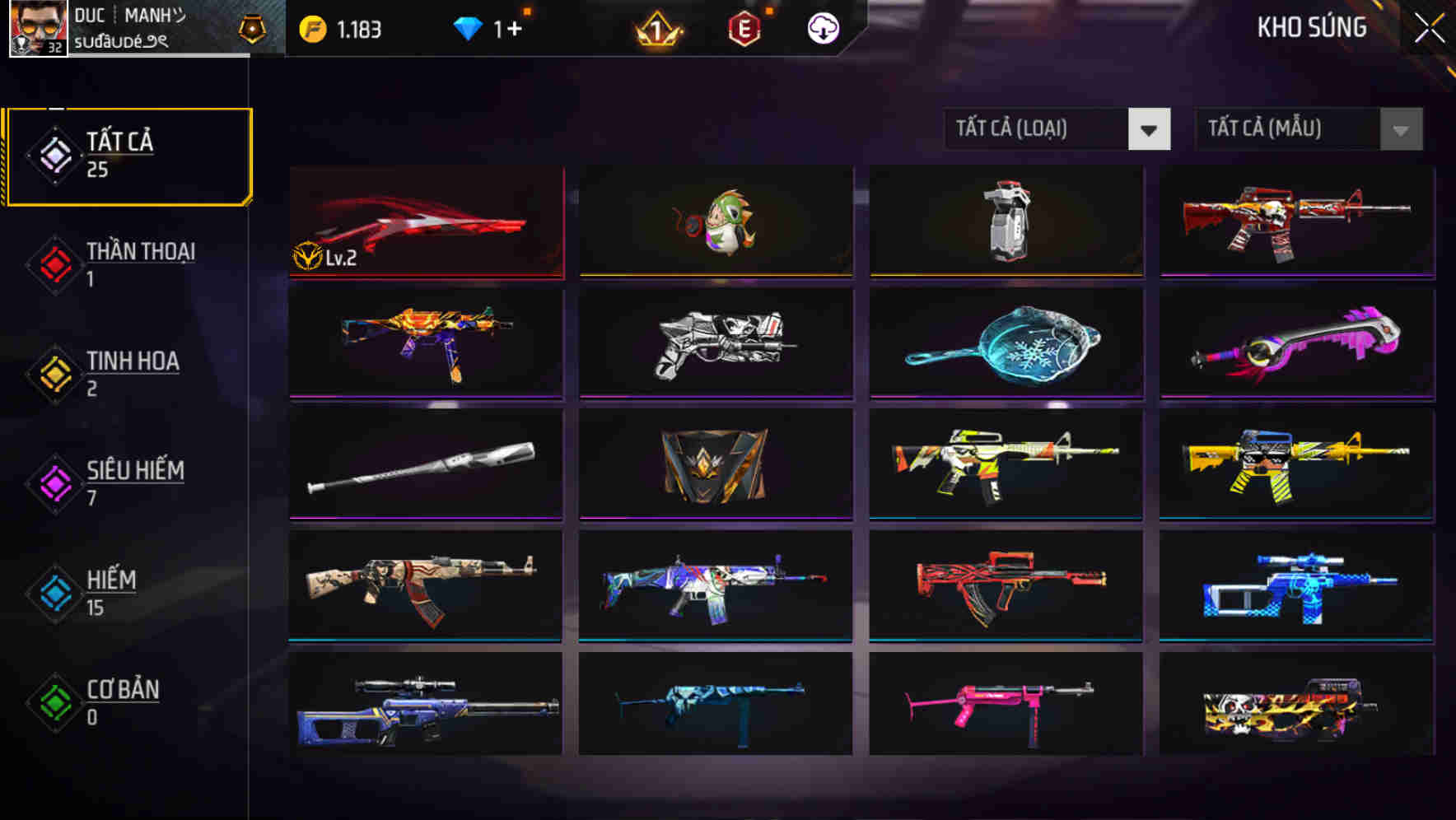
Task: Click the download cloud icon
Action: (x=822, y=27)
